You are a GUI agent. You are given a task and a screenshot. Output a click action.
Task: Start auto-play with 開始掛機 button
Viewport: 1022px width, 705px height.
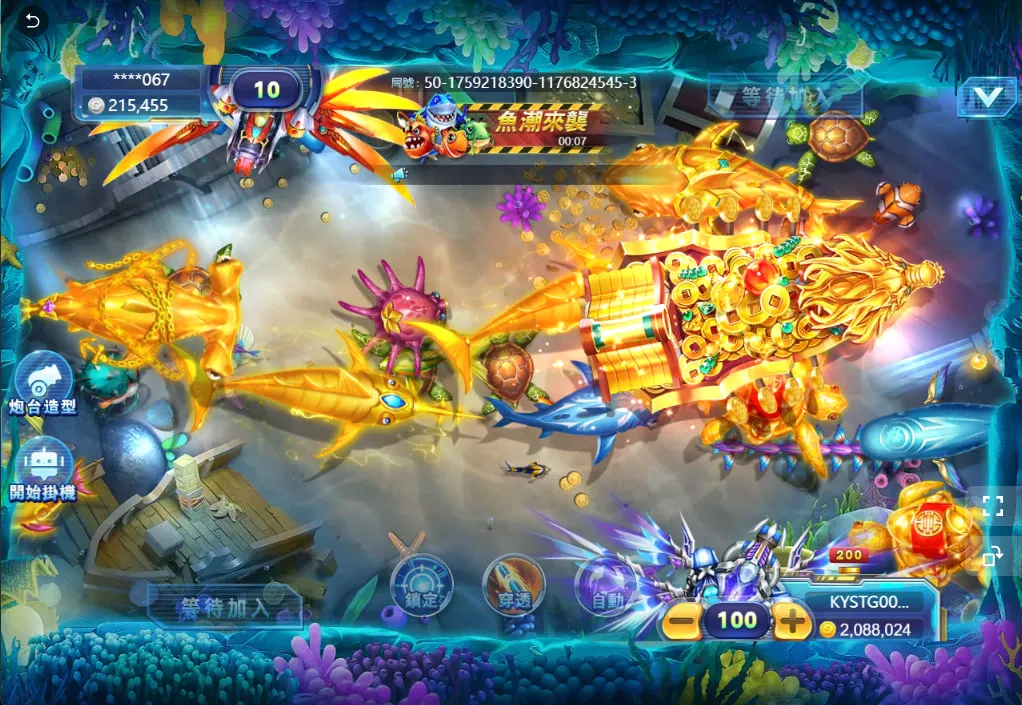[43, 469]
